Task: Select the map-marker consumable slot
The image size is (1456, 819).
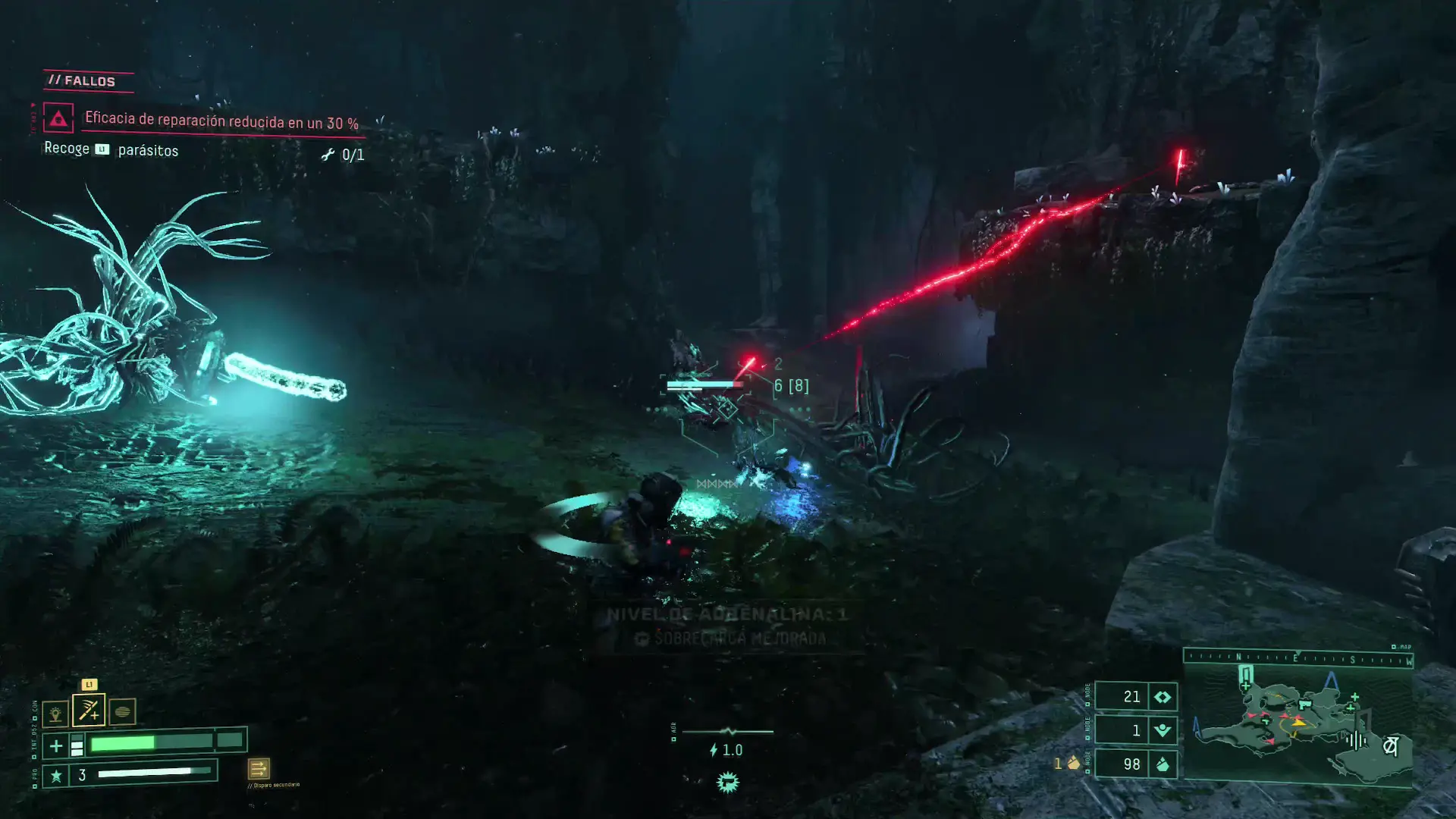Action: click(55, 713)
